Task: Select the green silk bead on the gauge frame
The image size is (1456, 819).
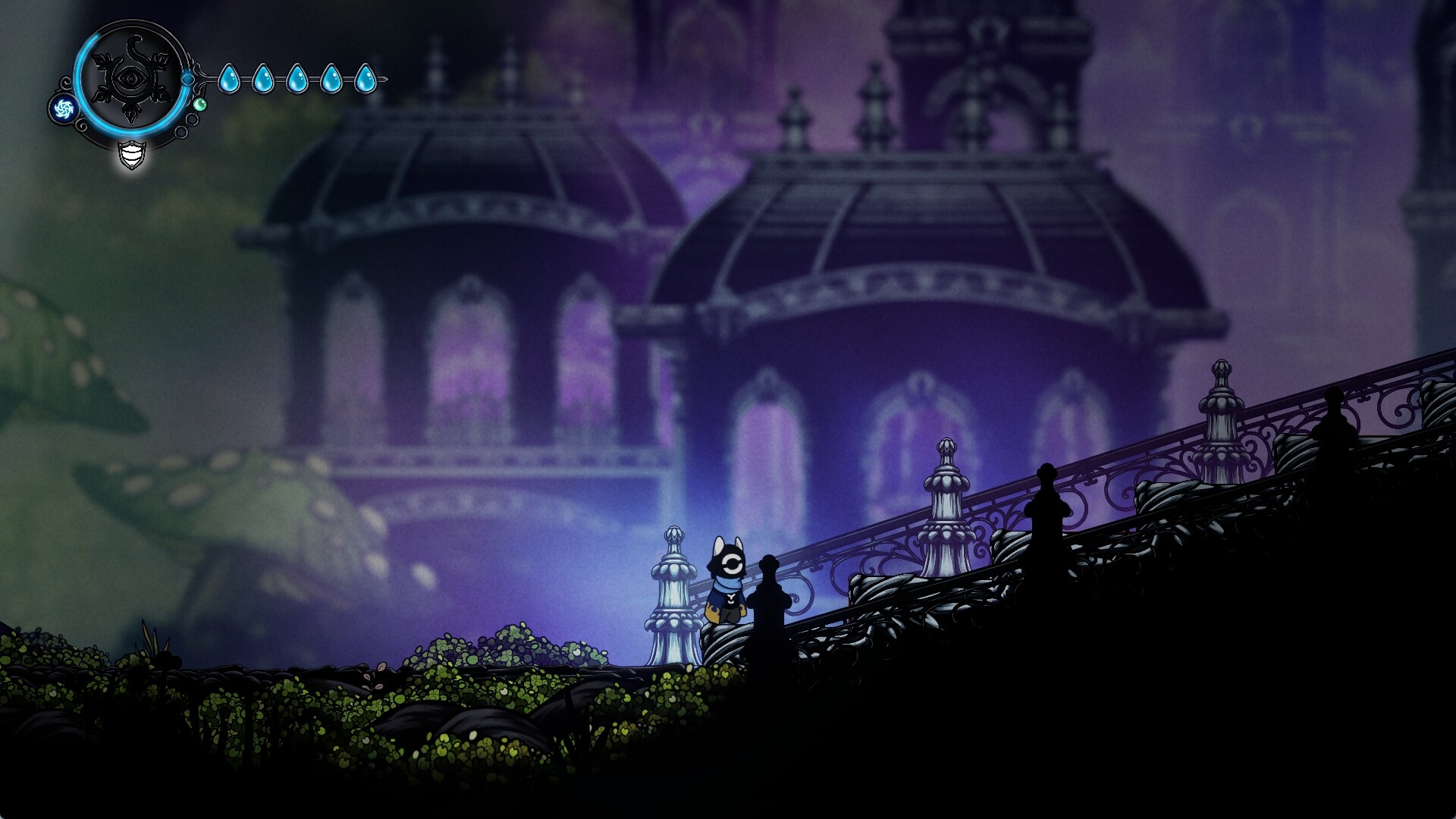Action: point(200,105)
